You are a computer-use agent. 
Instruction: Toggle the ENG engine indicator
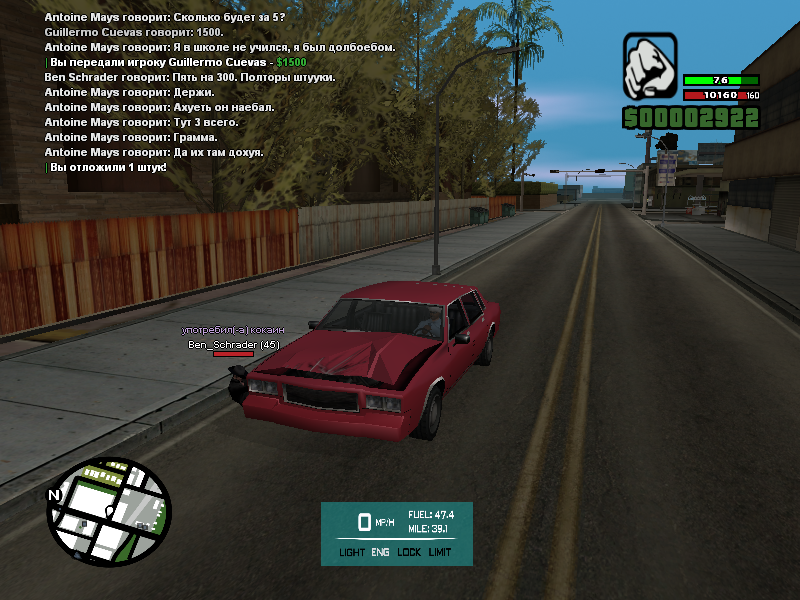tap(380, 552)
